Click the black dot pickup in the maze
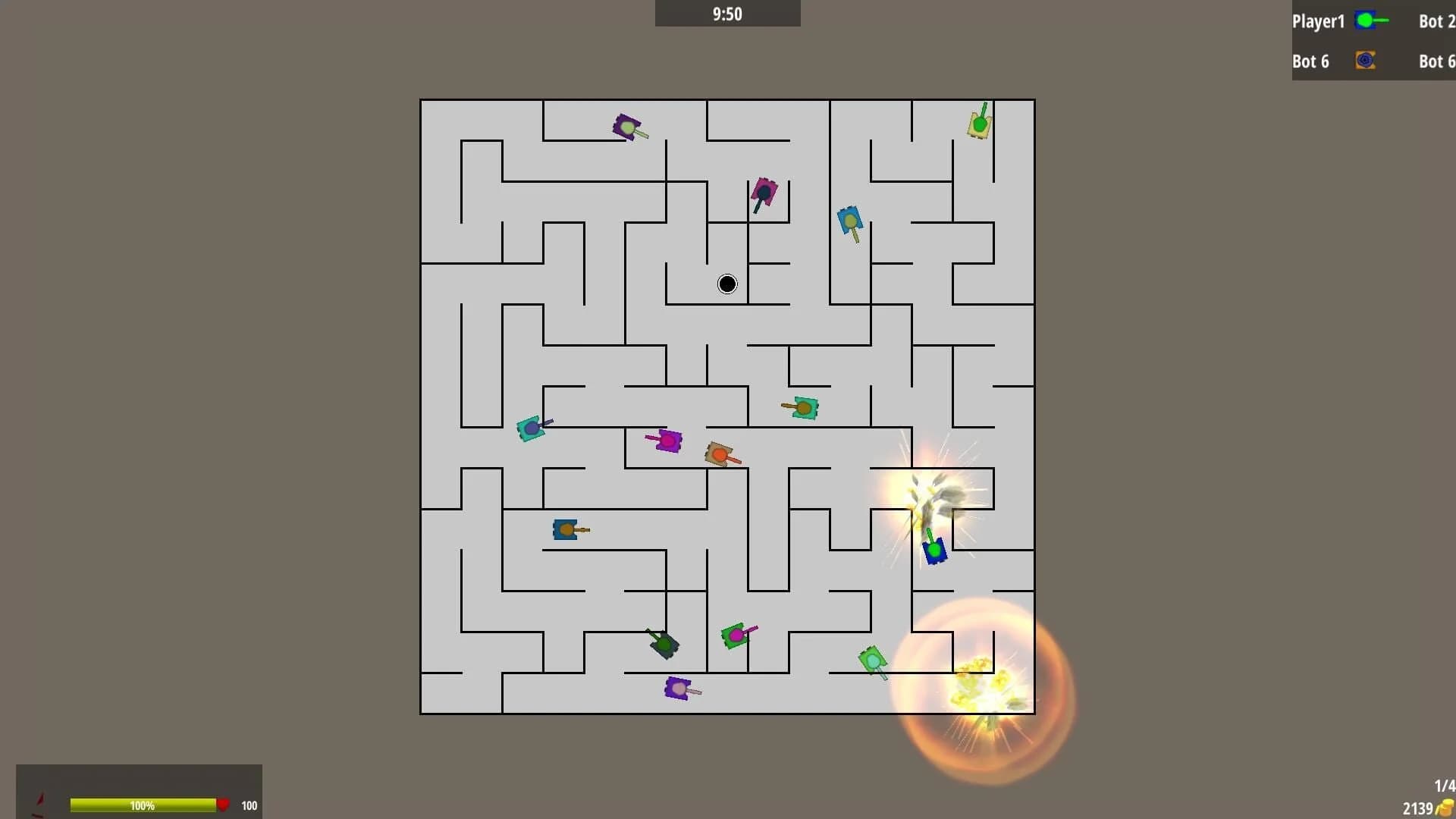This screenshot has height=819, width=1456. tap(726, 284)
